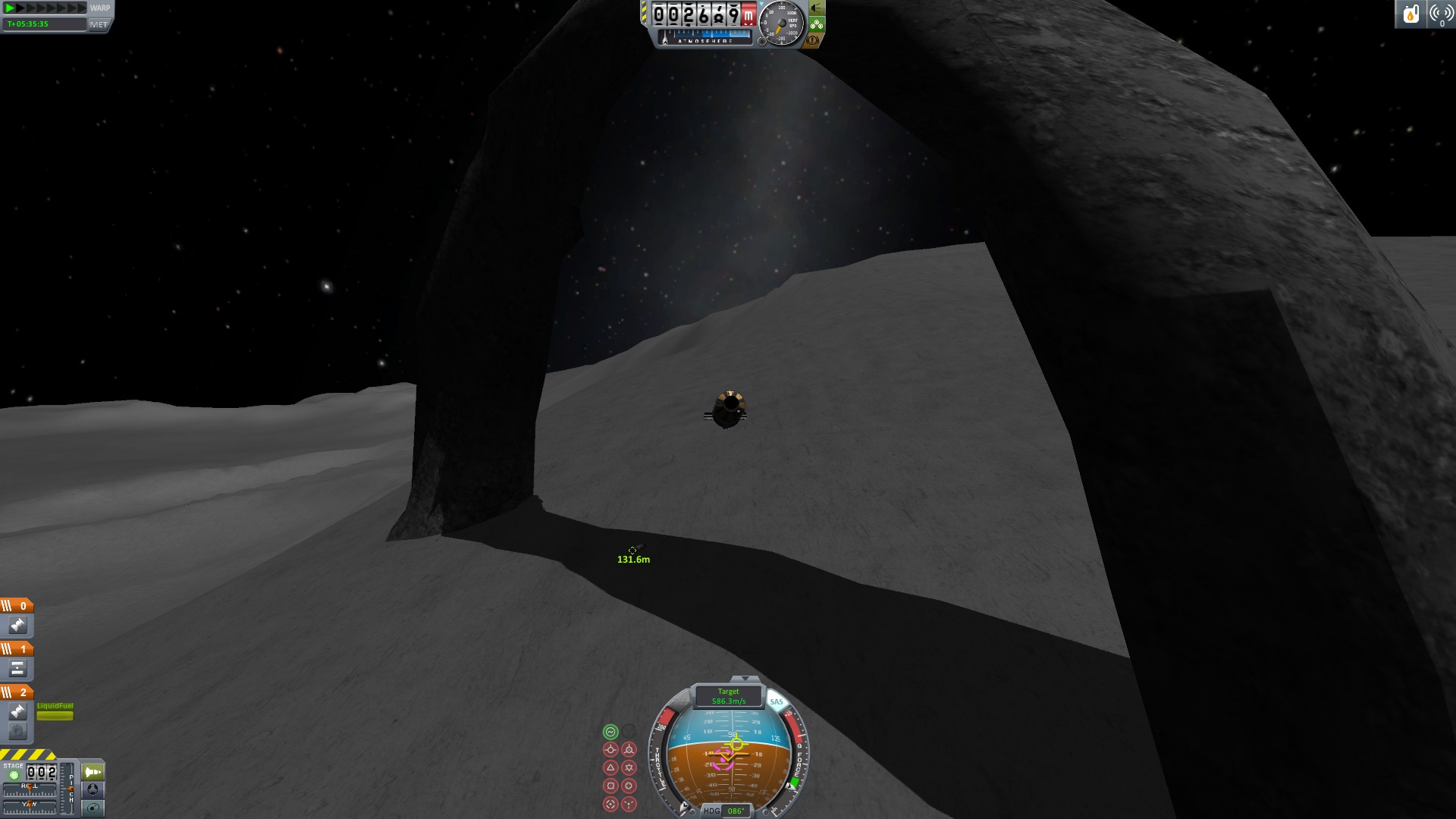Point SAS toward the target
Image resolution: width=1456 pixels, height=819 pixels.
coord(610,804)
